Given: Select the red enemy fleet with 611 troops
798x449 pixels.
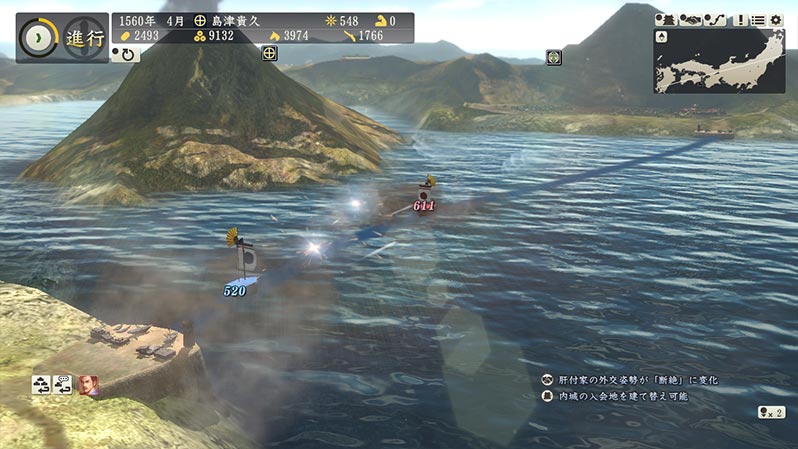Looking at the screenshot, I should pos(425,195).
